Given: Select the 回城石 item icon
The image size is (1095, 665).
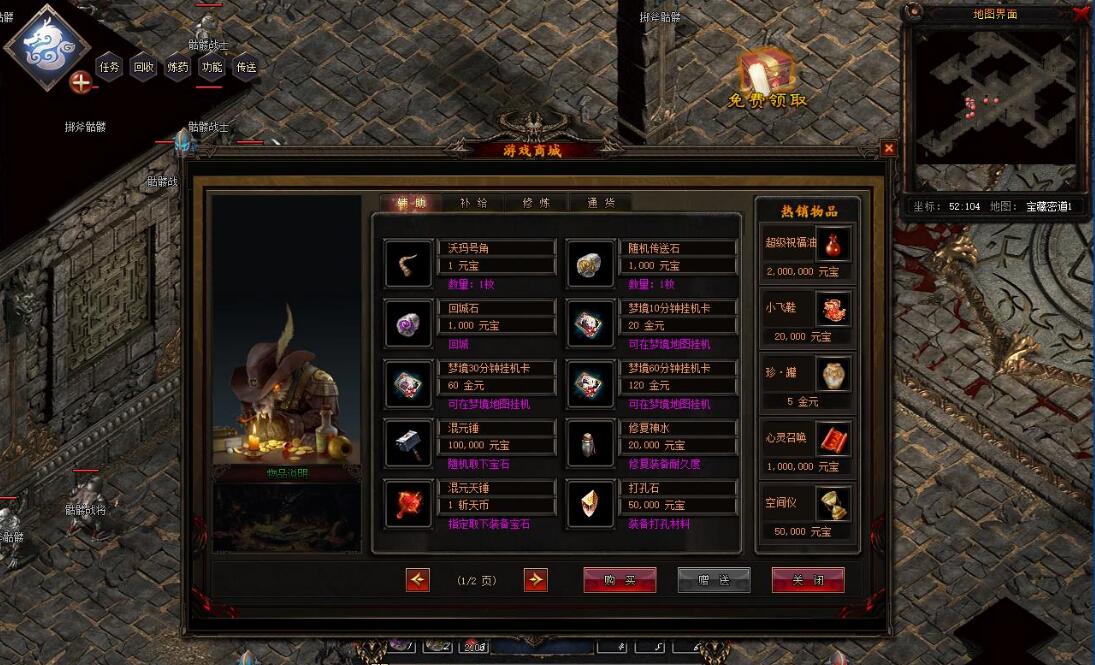Looking at the screenshot, I should pos(408,324).
